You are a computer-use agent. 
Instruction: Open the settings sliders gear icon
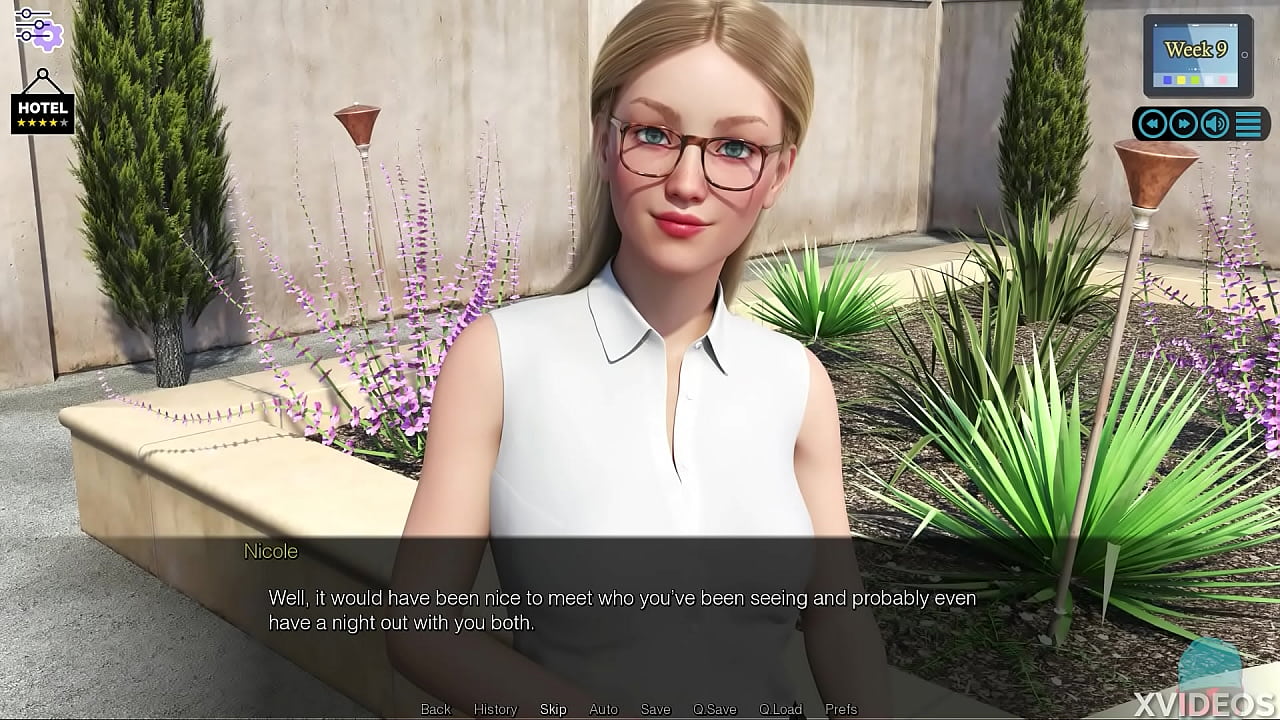[38, 27]
